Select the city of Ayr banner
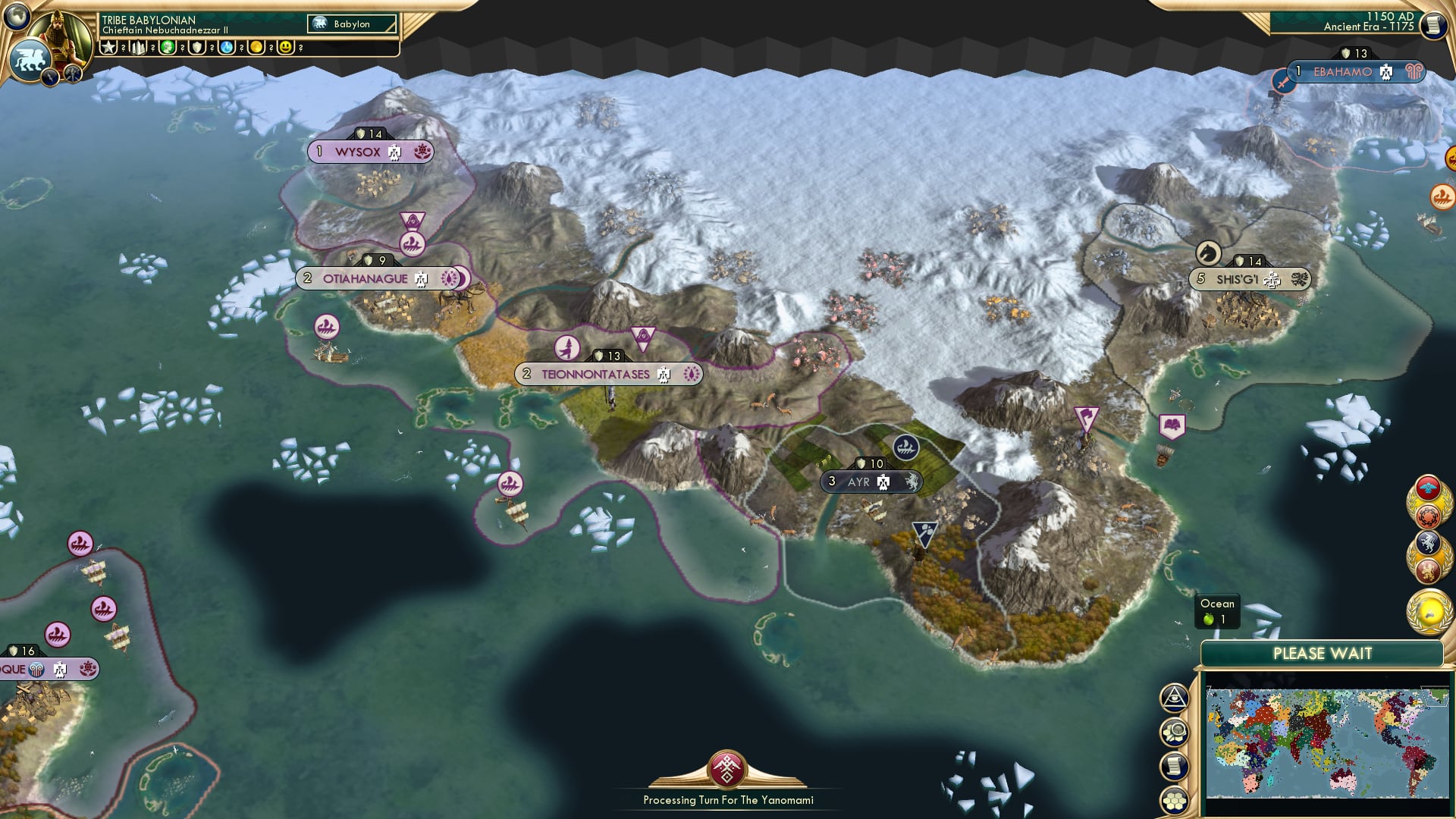 pos(872,480)
